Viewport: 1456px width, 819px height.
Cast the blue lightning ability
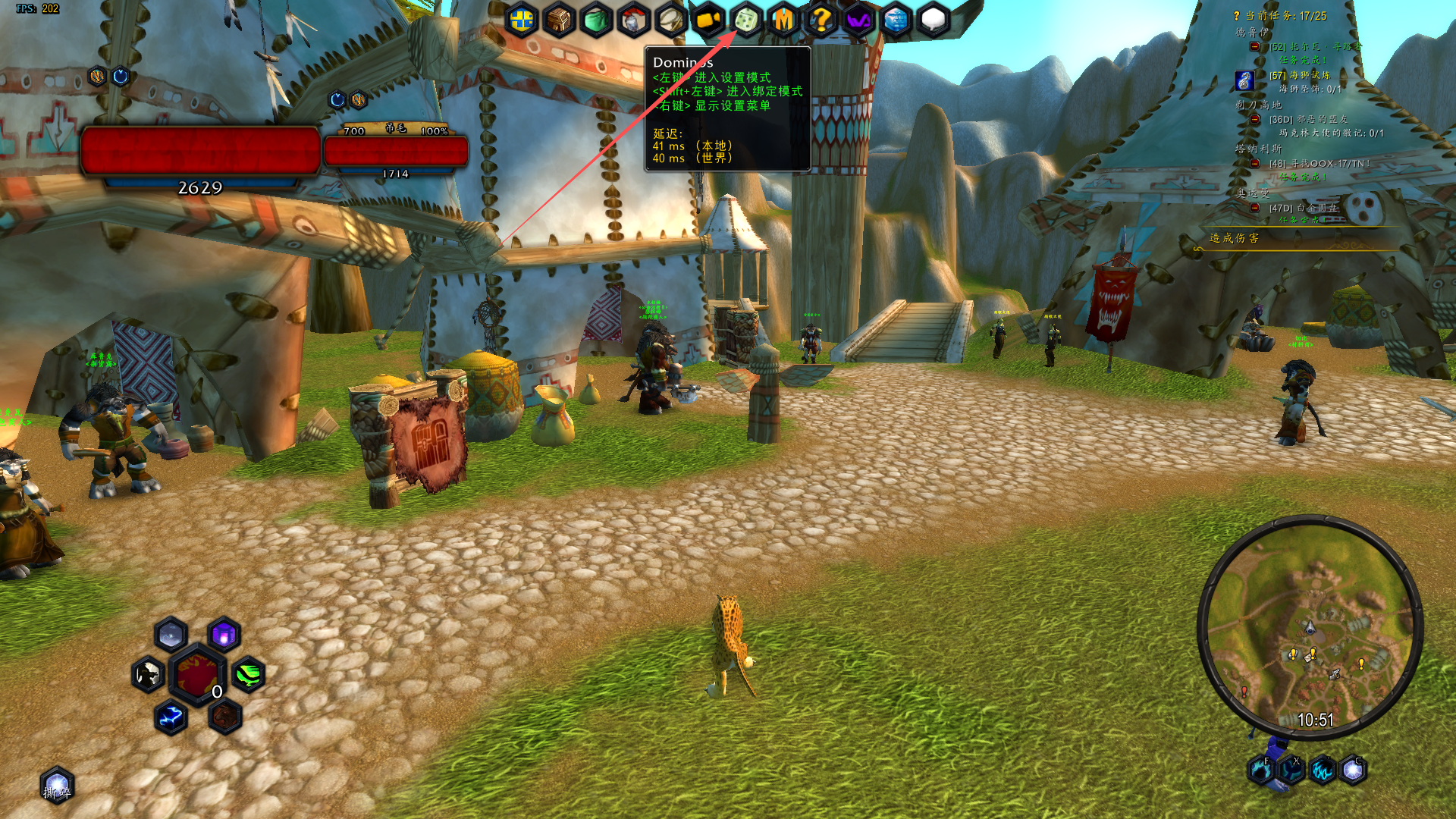171,717
